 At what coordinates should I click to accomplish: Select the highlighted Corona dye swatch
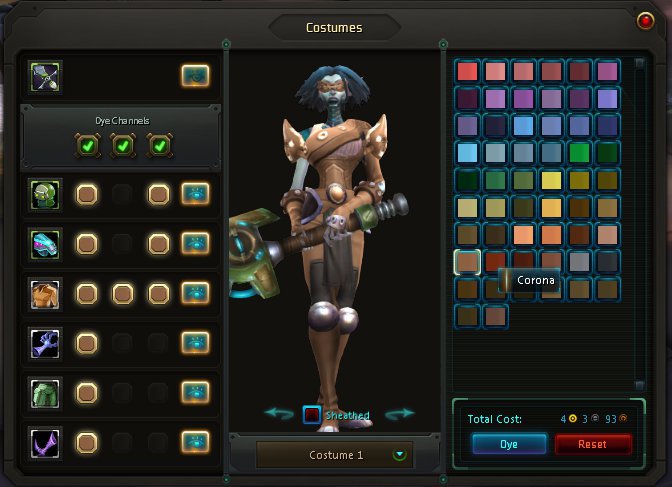tap(467, 262)
